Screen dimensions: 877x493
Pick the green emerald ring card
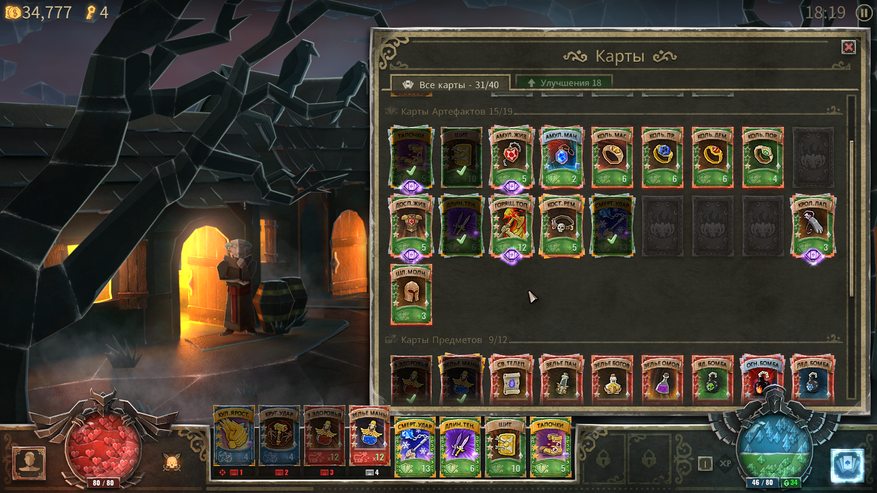coord(762,156)
